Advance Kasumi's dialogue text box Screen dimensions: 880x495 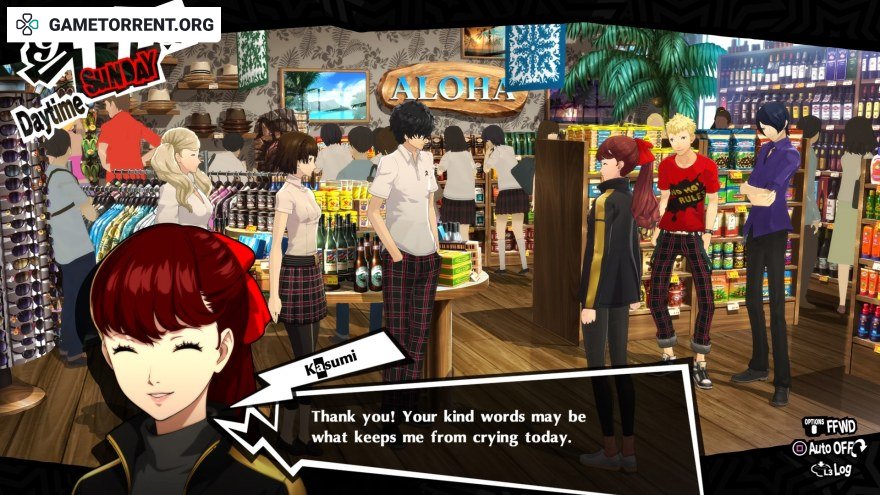click(x=448, y=426)
